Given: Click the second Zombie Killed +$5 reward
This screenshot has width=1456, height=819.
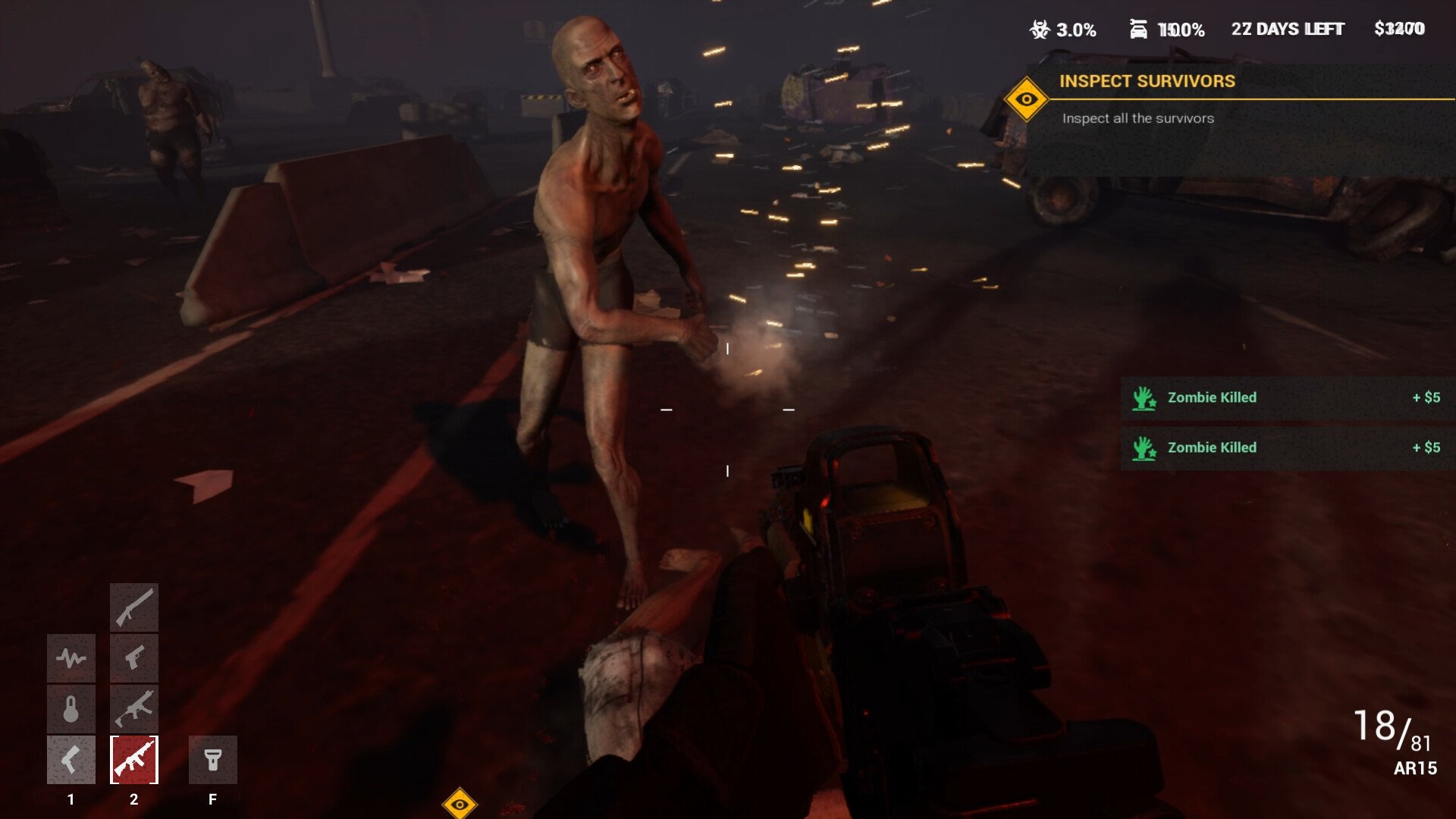Looking at the screenshot, I should point(1426,447).
